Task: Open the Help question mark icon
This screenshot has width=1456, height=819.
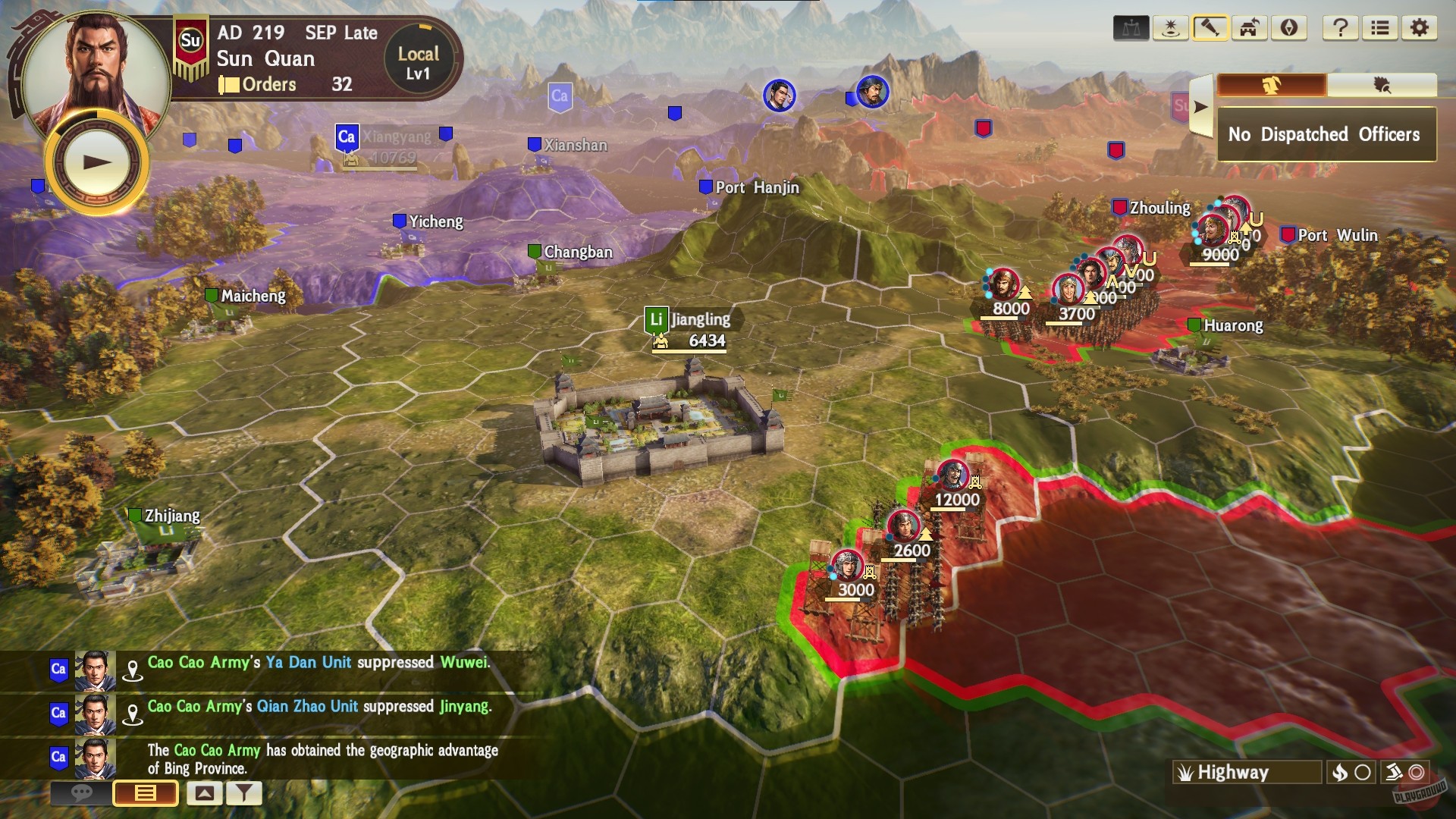Action: tap(1341, 28)
